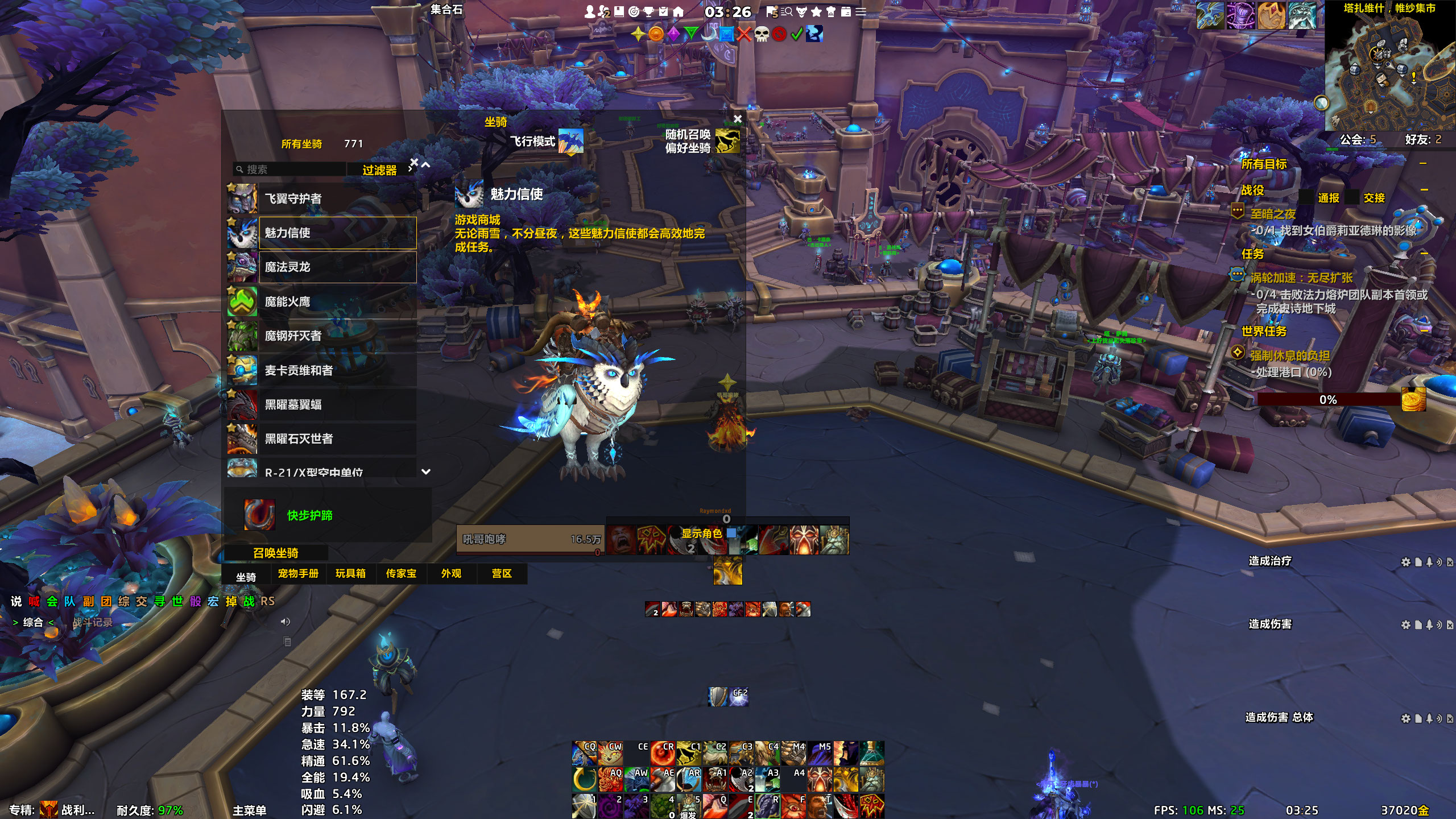Screen dimensions: 1456x819
Task: Switch to the 宠物手册 tab
Action: click(x=298, y=573)
